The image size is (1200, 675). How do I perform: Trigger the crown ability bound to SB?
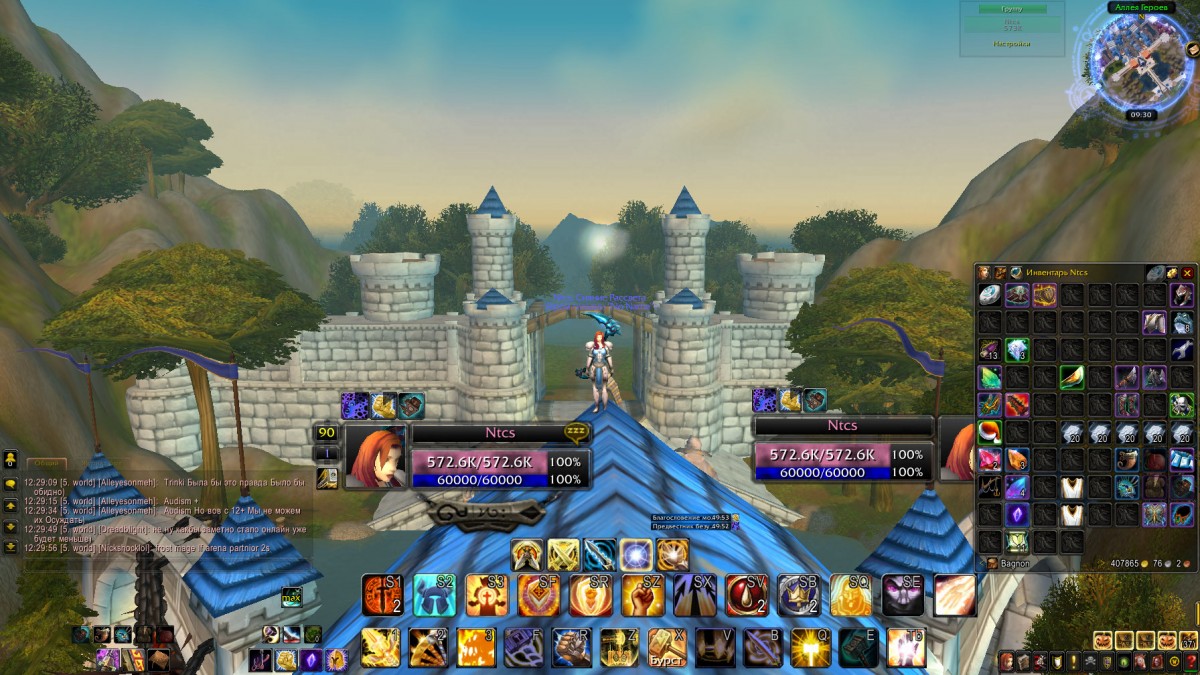tap(798, 595)
